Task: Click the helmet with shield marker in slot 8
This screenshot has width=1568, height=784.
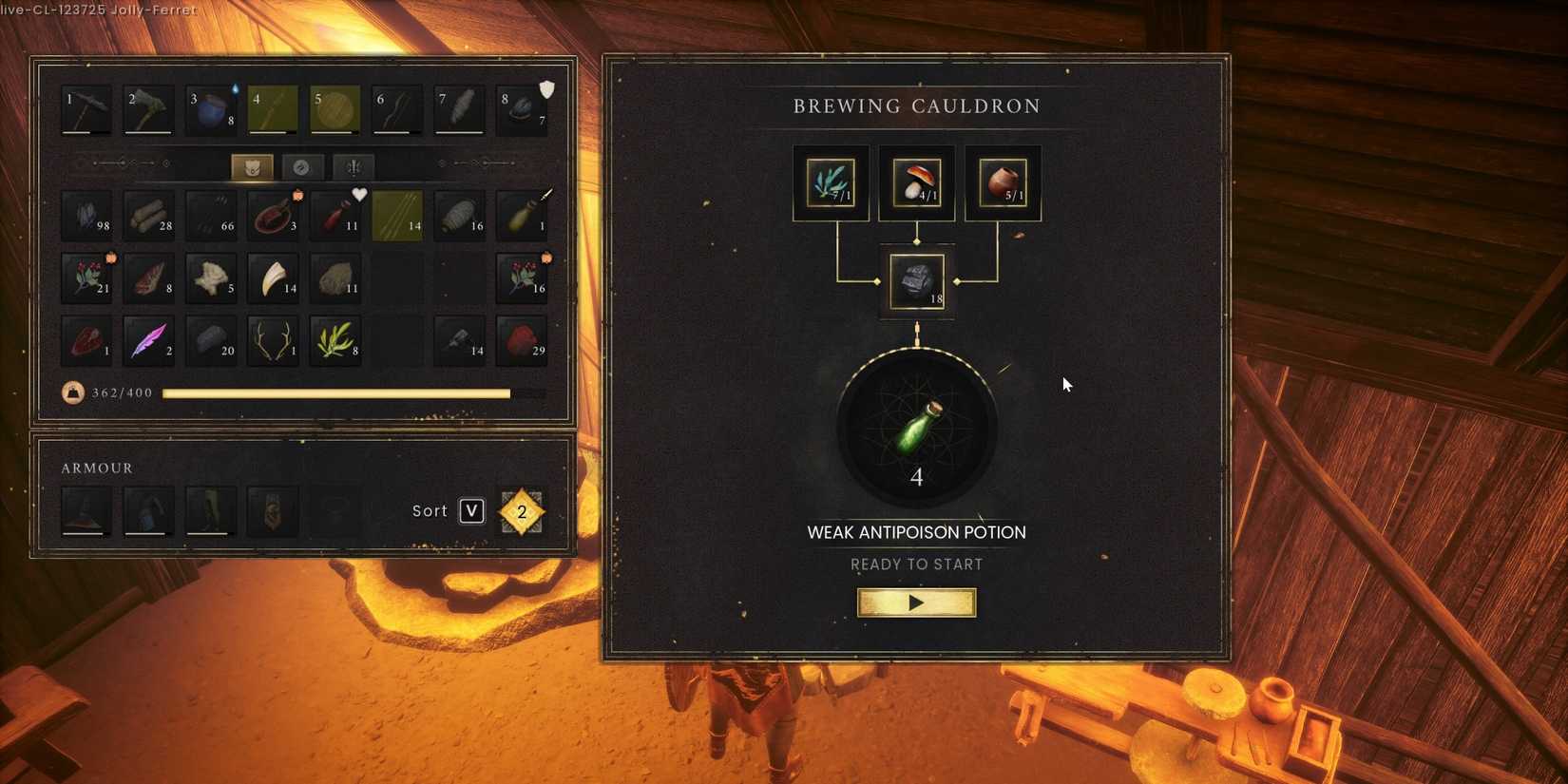Action: [x=521, y=108]
